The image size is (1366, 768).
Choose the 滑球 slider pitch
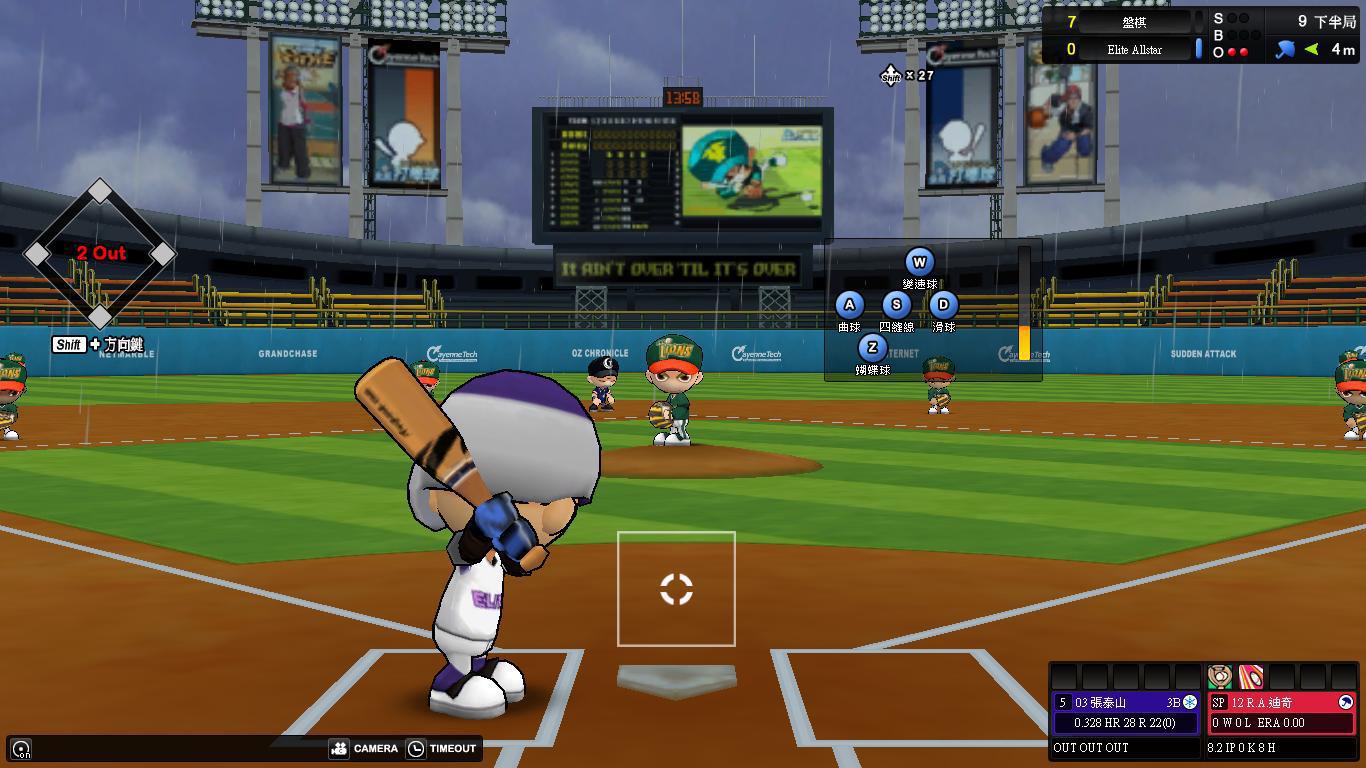point(943,306)
